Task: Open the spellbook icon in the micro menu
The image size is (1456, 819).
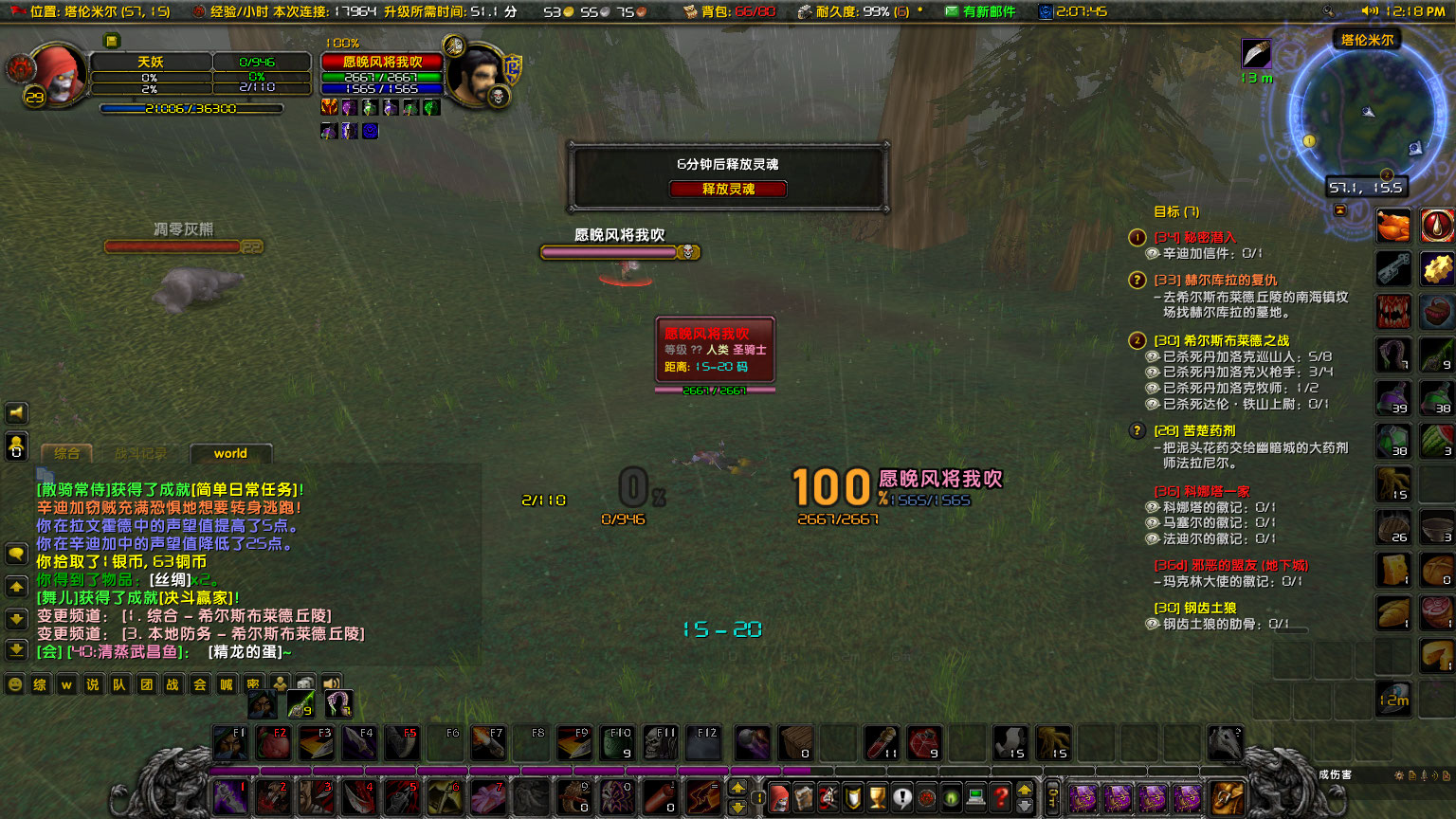Action: [805, 797]
